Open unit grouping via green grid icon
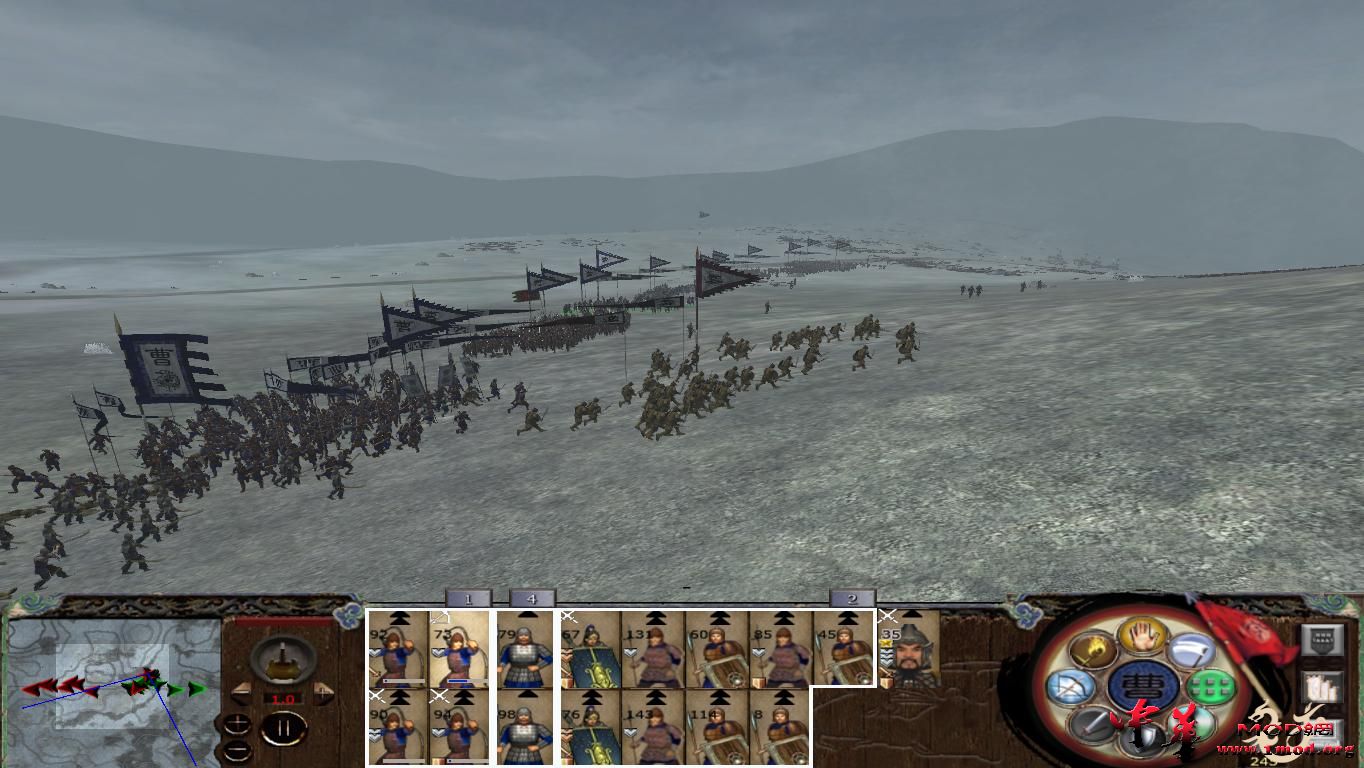This screenshot has height=768, width=1364. (1210, 686)
